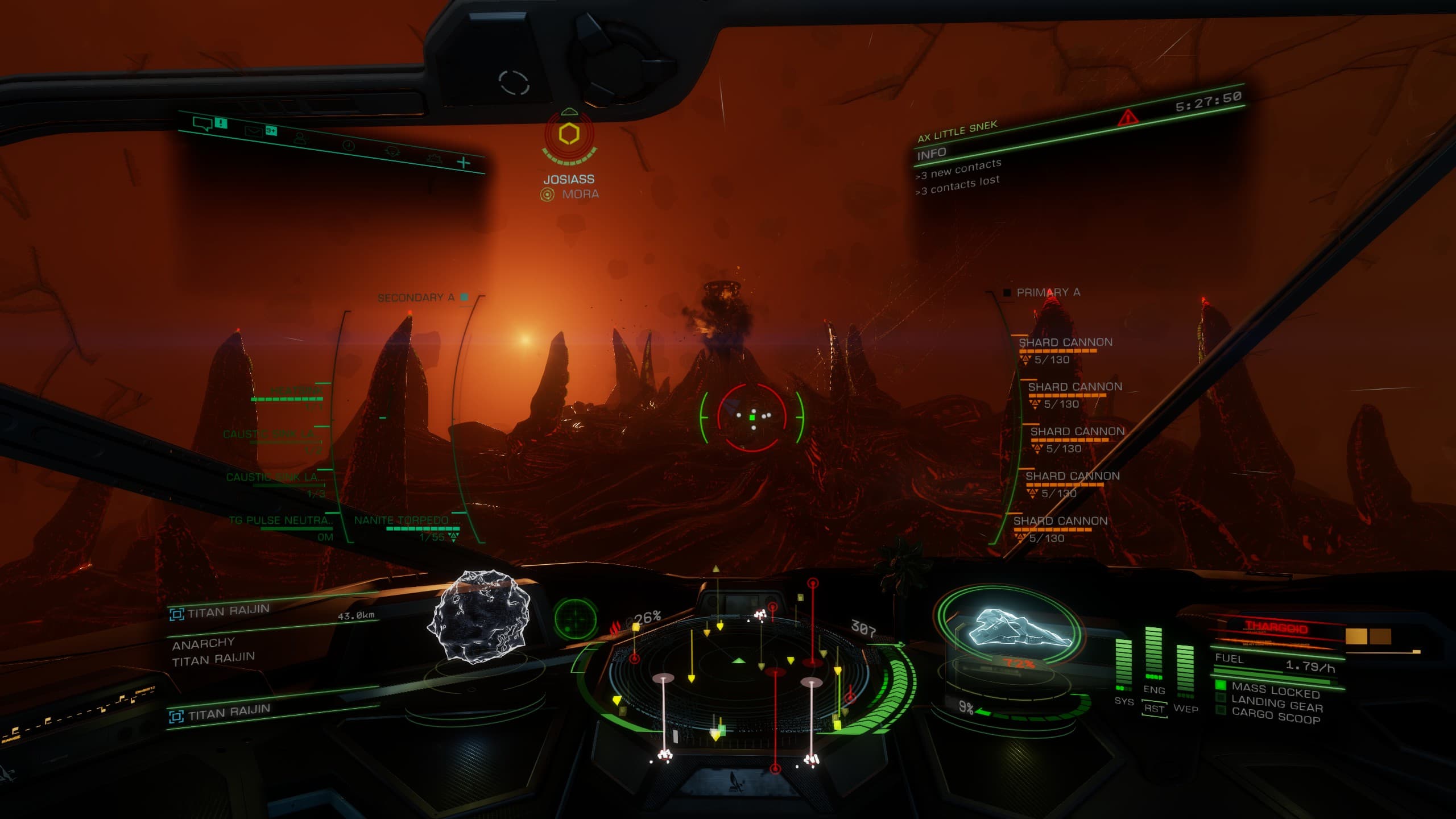Screen dimensions: 1456x819
Task: Open the comms chat bubble tab
Action: 202,123
